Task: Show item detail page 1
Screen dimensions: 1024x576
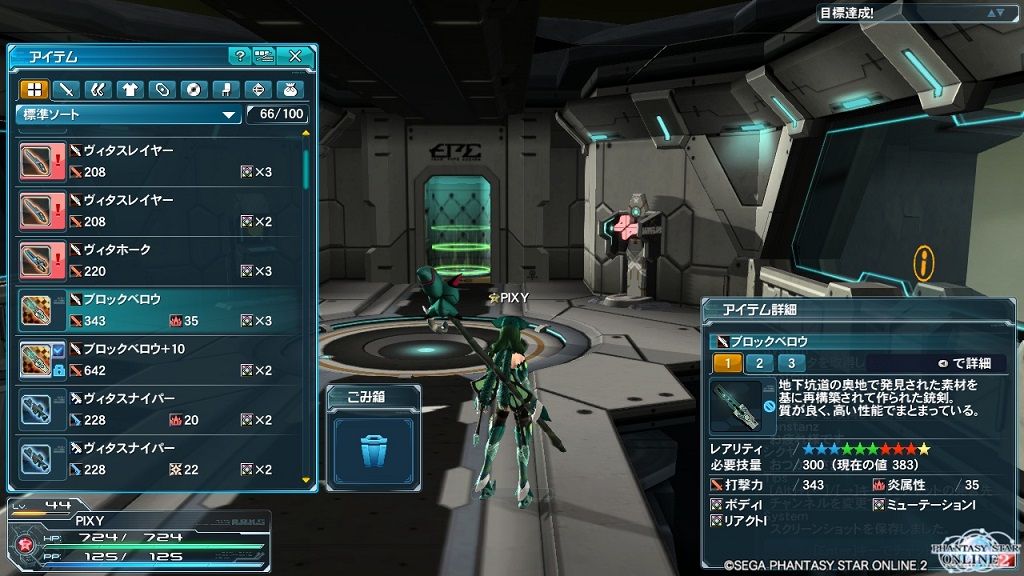Action: (727, 363)
